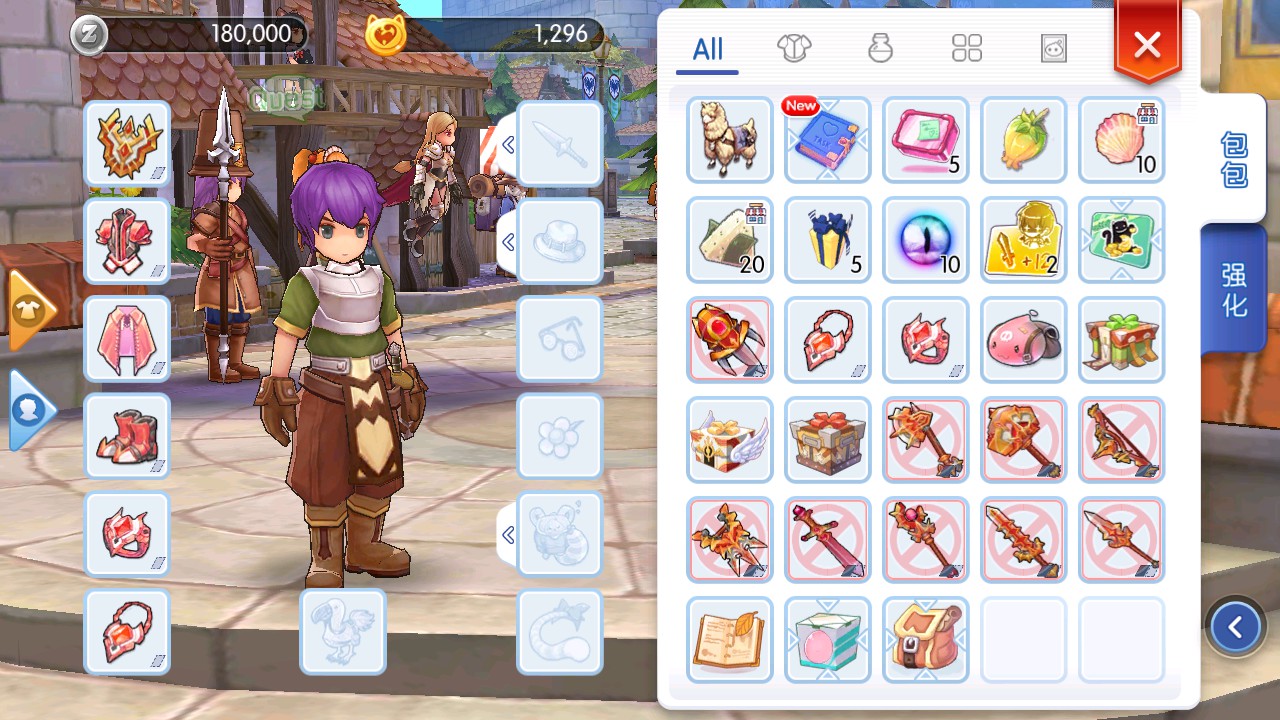This screenshot has width=1280, height=720.
Task: Click the equipped pink cape slot
Action: (127, 339)
